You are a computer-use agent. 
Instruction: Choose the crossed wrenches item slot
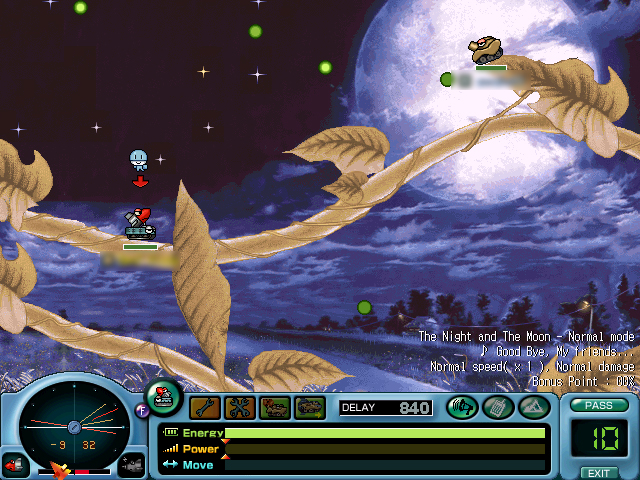(x=240, y=407)
